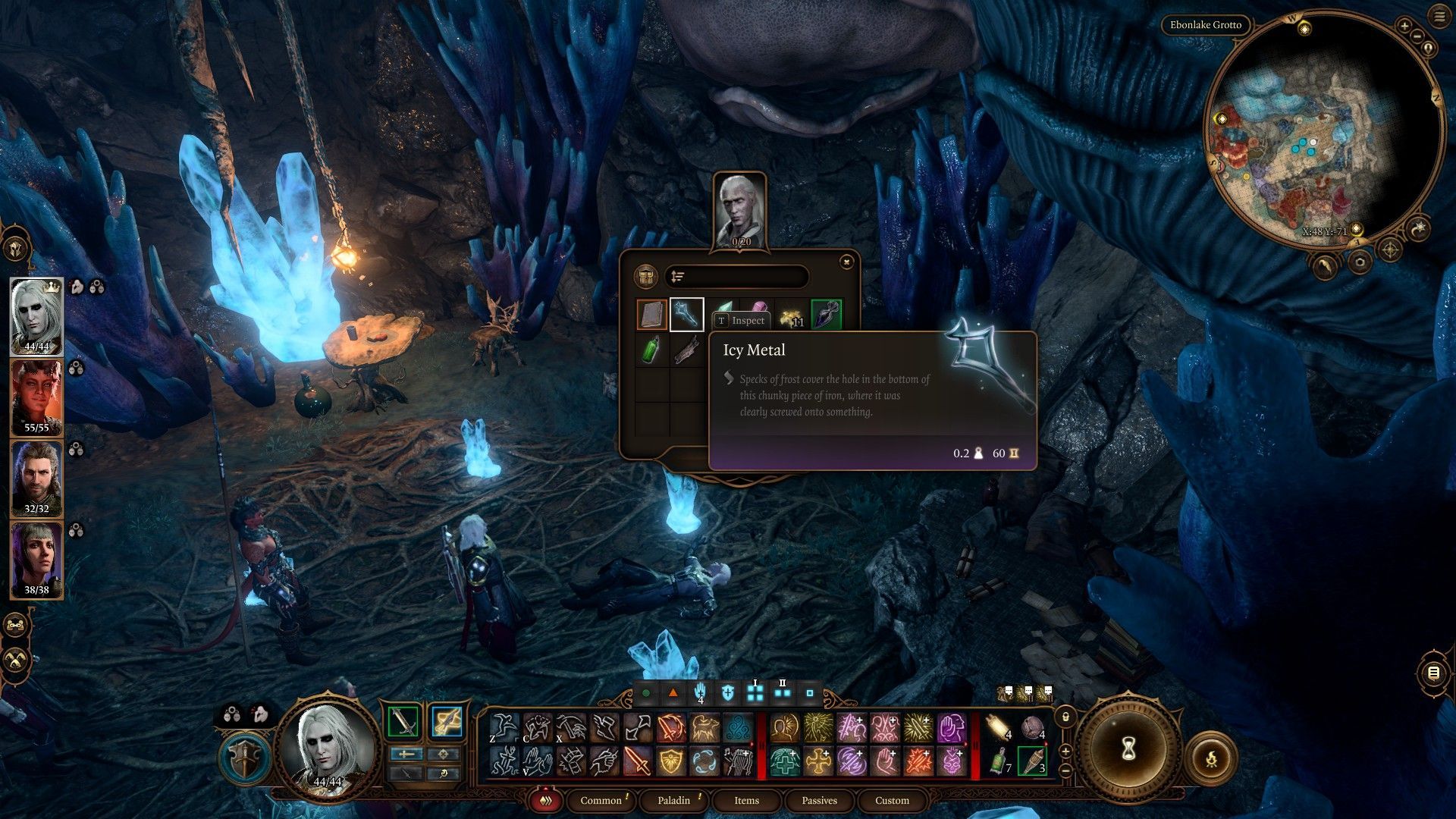Open the main menu hamburger button
This screenshot has height=819, width=1456.
tap(1439, 17)
